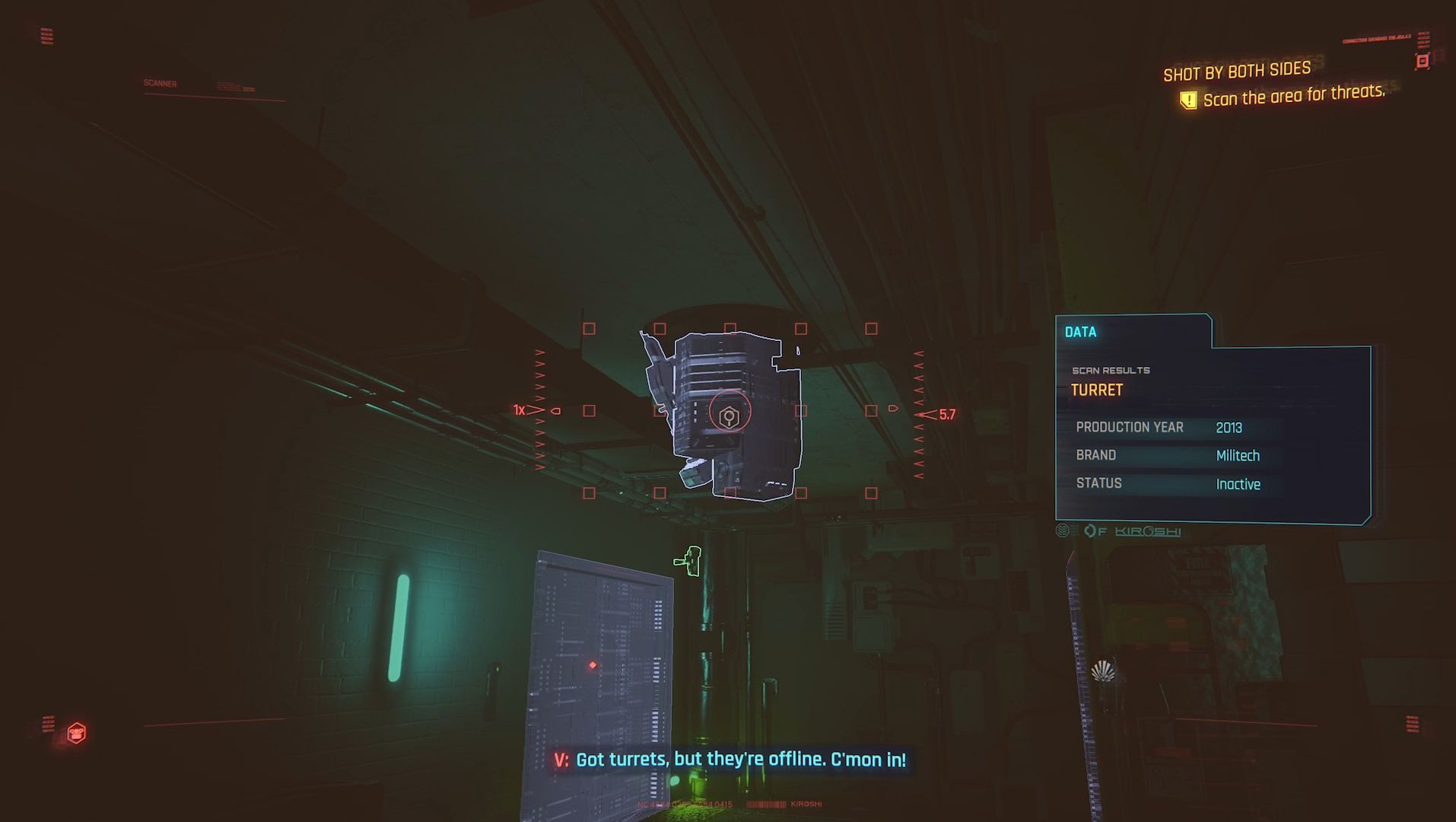The image size is (1456, 822).
Task: Click the Scan the area for threats objective text
Action: 1295,97
